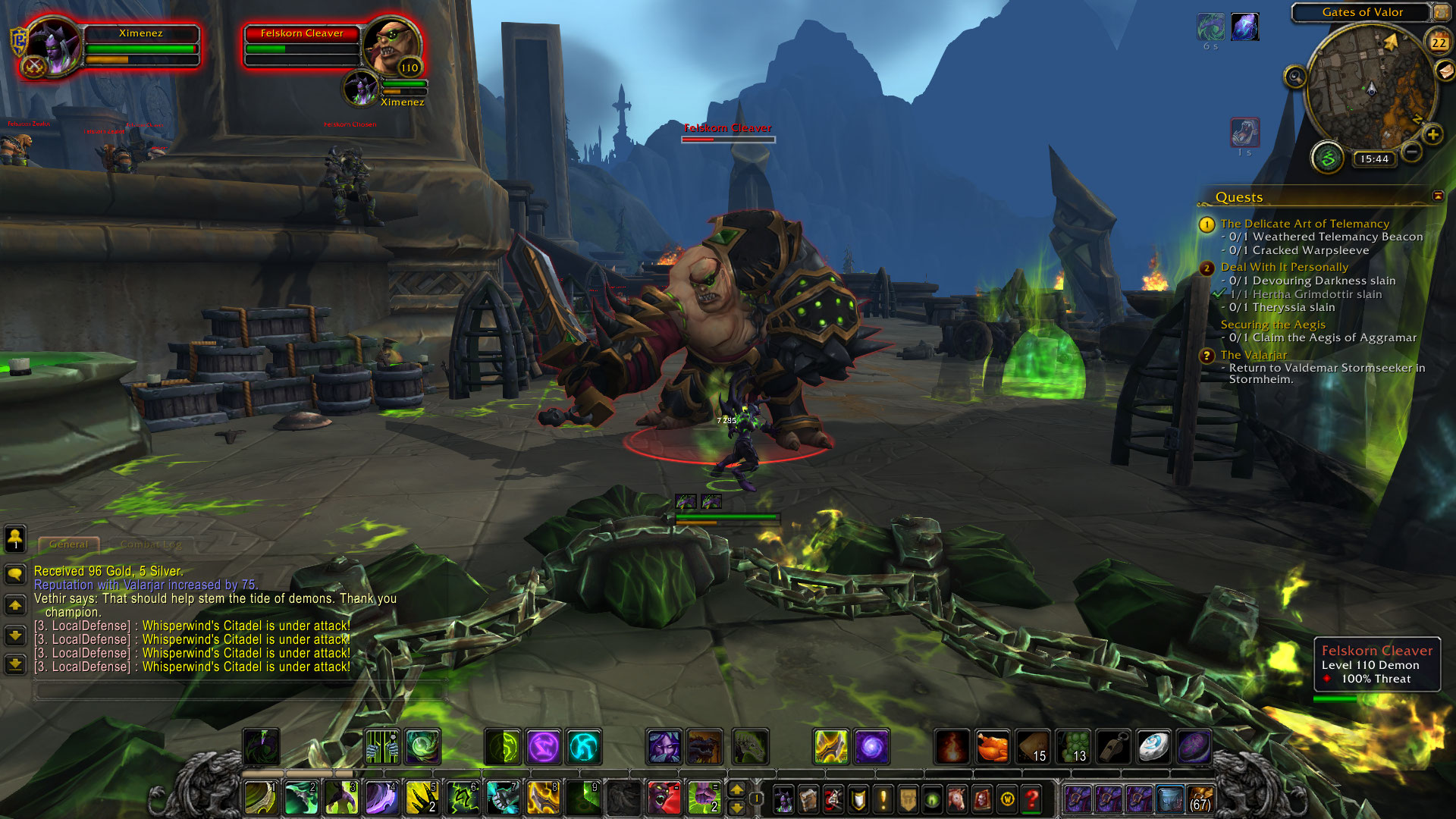Open the calendar showing day 22
Image resolution: width=1456 pixels, height=819 pixels.
1439,42
